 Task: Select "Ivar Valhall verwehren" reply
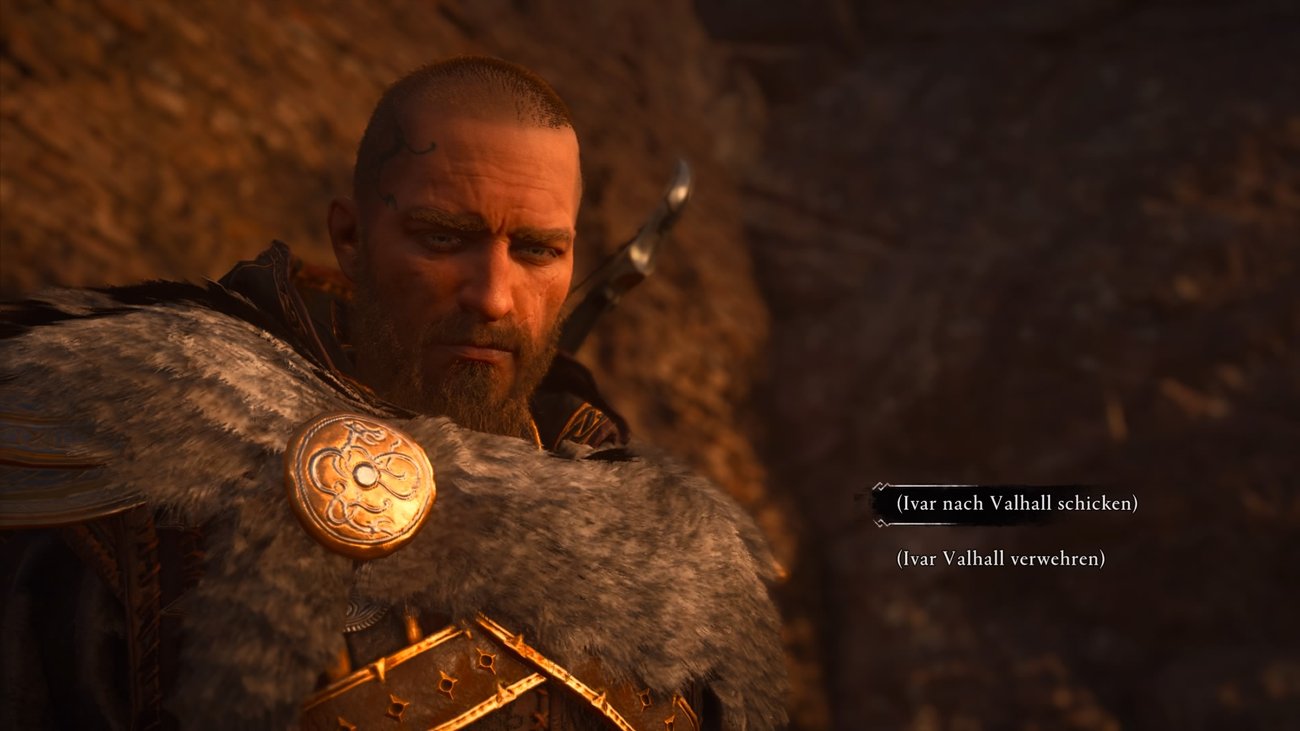pyautogui.click(x=1000, y=559)
